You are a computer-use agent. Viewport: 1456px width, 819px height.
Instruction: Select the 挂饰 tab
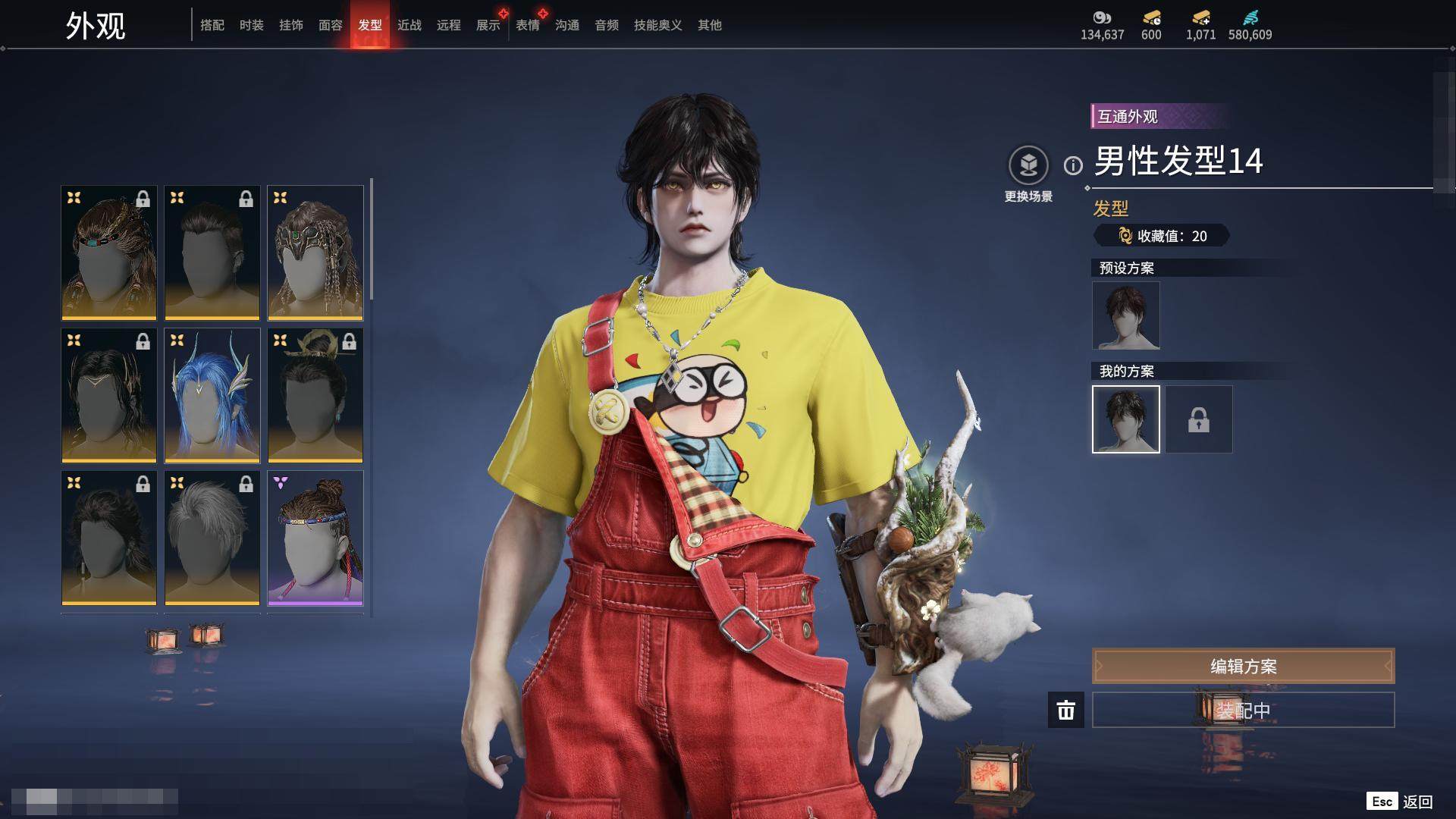point(290,25)
